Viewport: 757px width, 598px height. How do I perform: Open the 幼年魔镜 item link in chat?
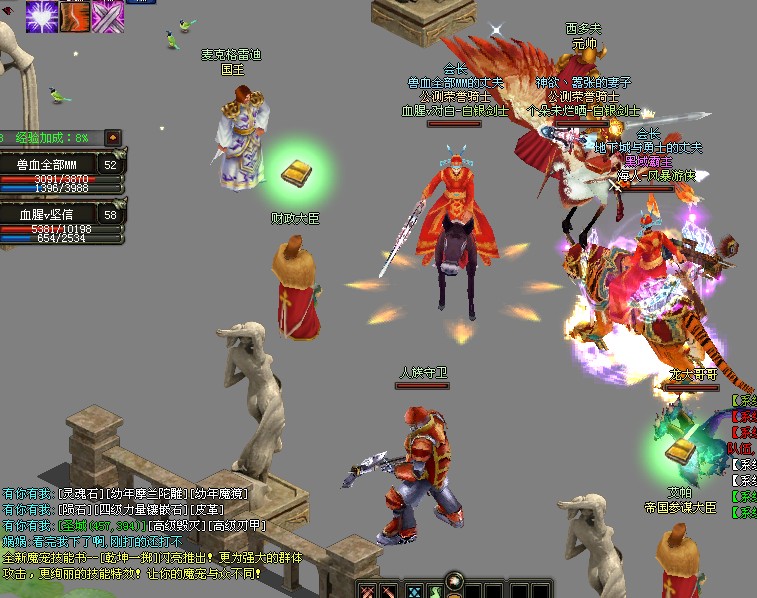pos(221,493)
